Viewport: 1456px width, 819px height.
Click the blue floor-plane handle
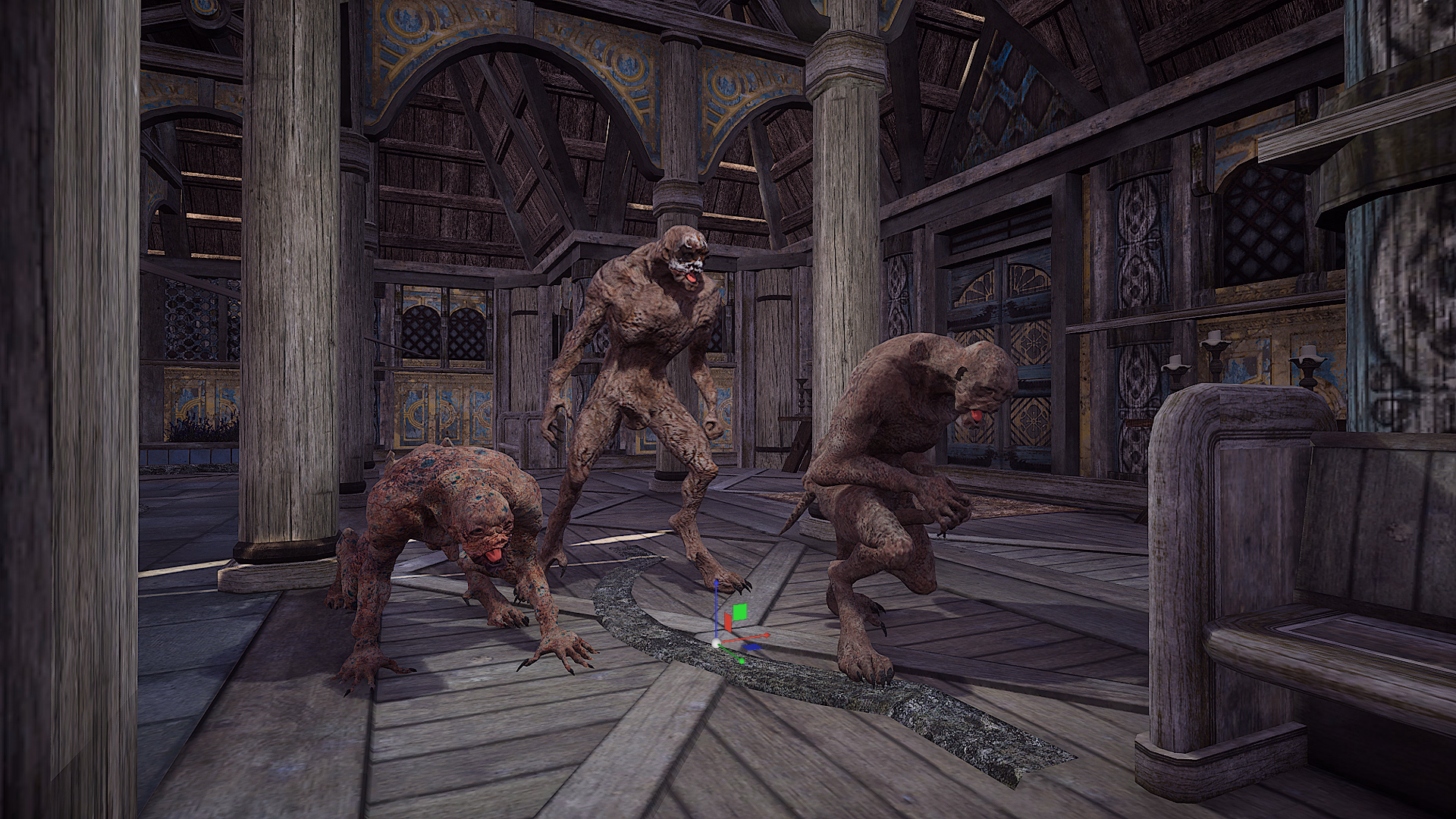coord(752,647)
